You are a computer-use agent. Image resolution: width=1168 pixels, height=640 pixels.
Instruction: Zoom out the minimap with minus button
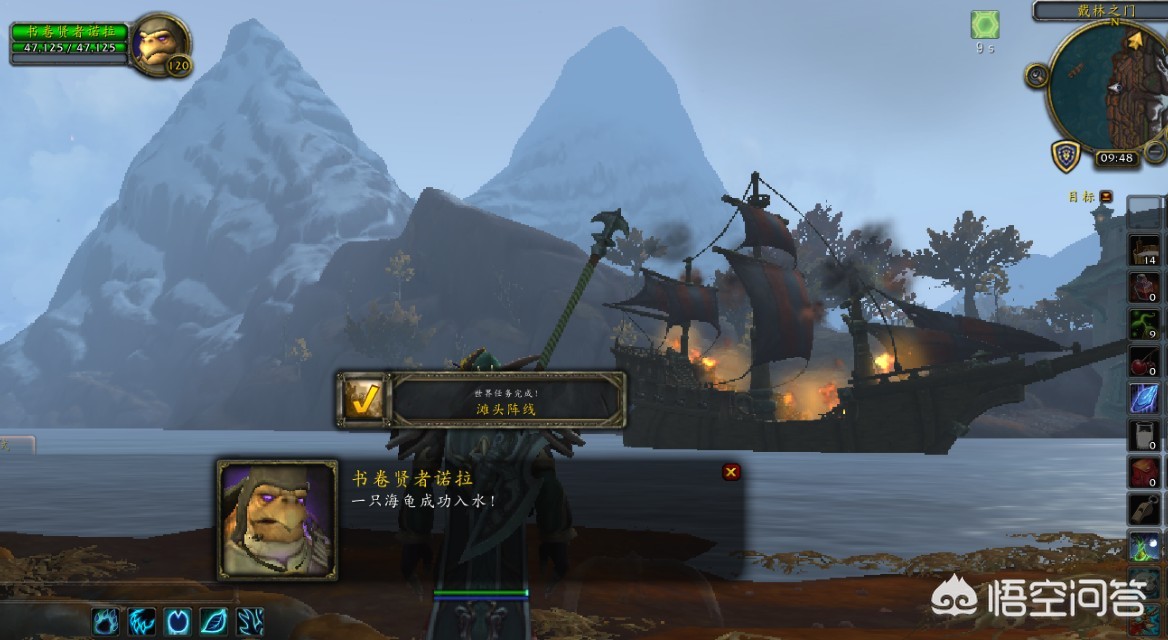[1155, 151]
